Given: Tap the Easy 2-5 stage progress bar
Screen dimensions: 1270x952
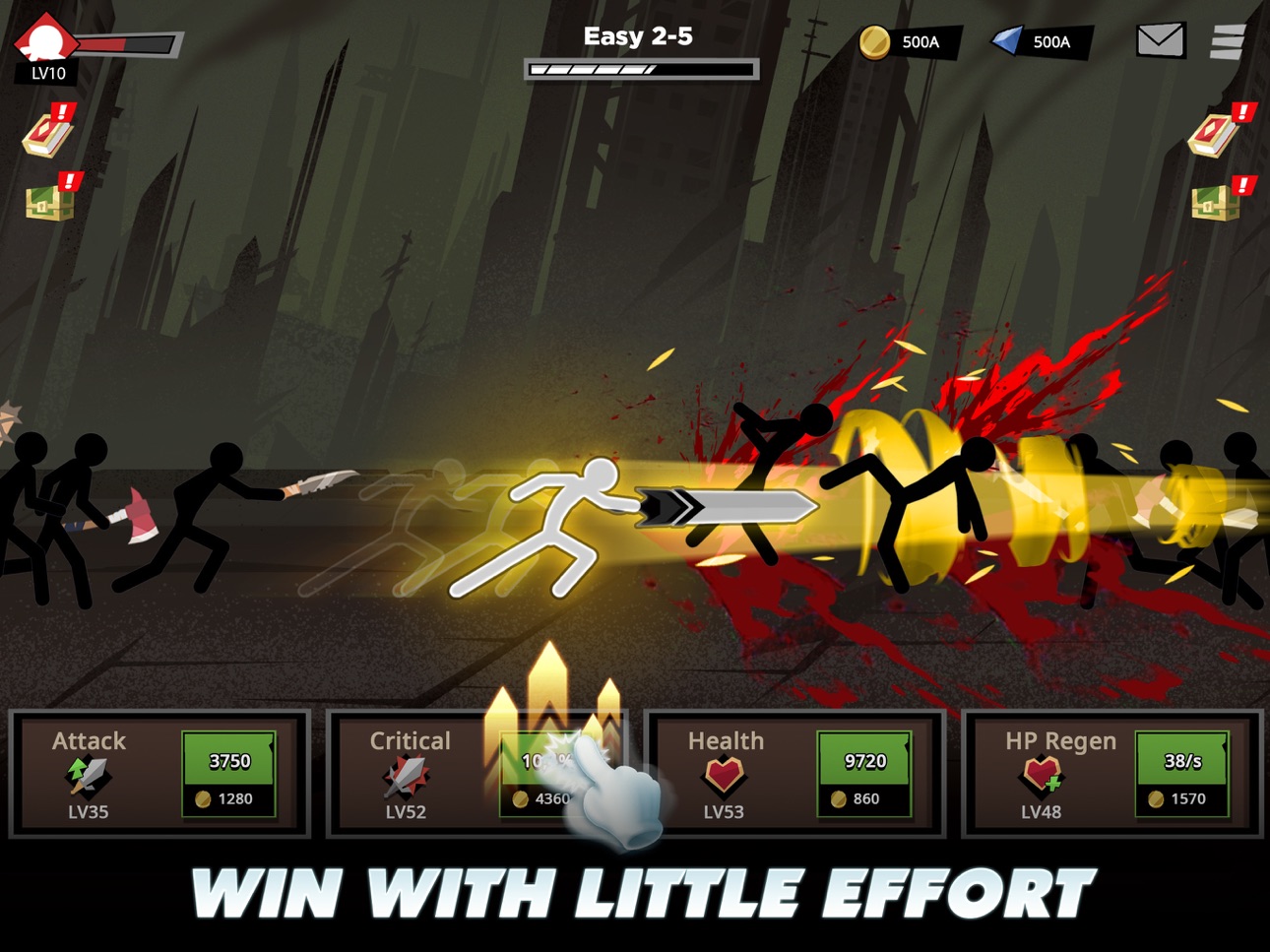Looking at the screenshot, I should click(x=640, y=69).
